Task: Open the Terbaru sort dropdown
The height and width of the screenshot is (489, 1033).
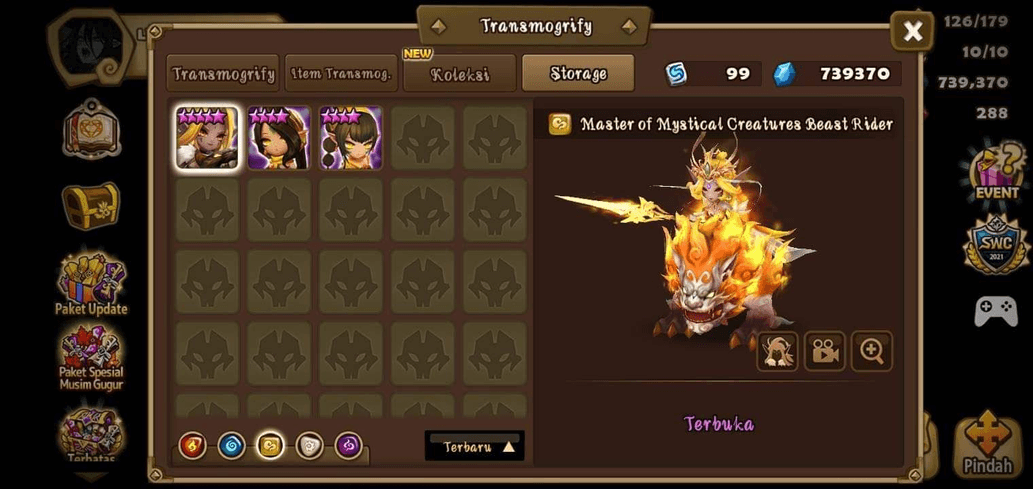Action: 475,447
